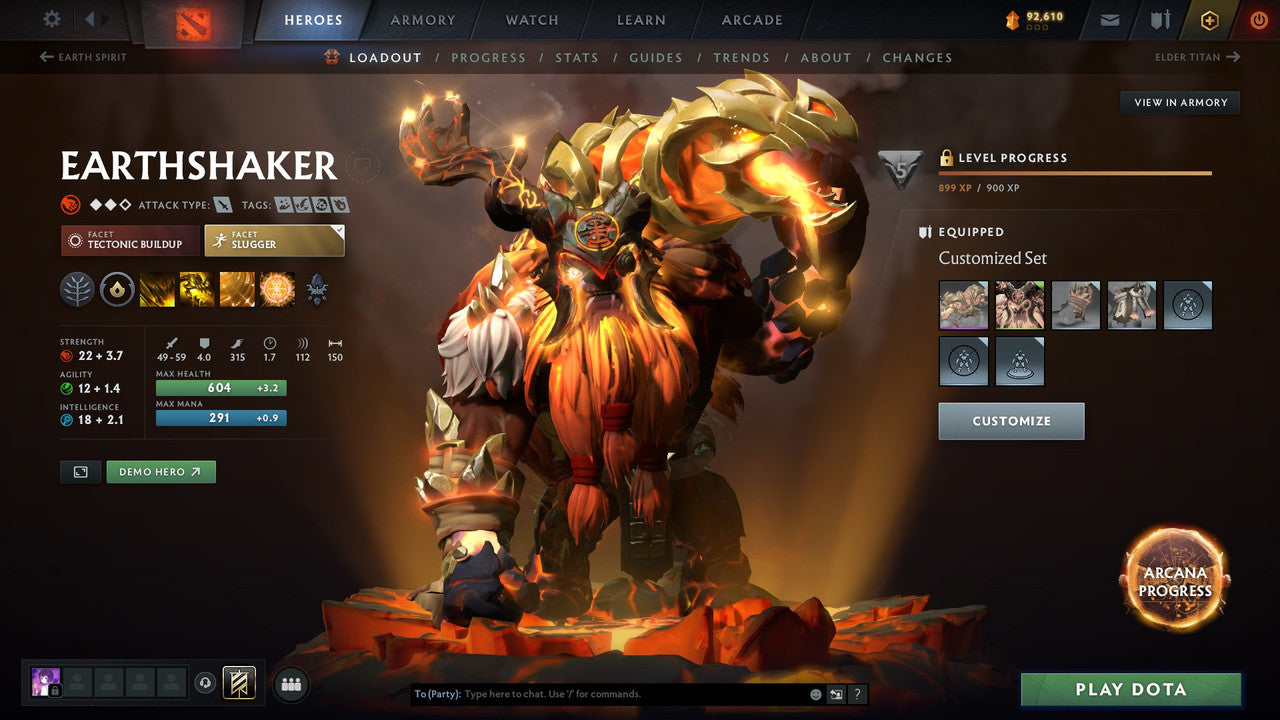Open the Fissure ability icon
The width and height of the screenshot is (1280, 720).
(x=157, y=290)
